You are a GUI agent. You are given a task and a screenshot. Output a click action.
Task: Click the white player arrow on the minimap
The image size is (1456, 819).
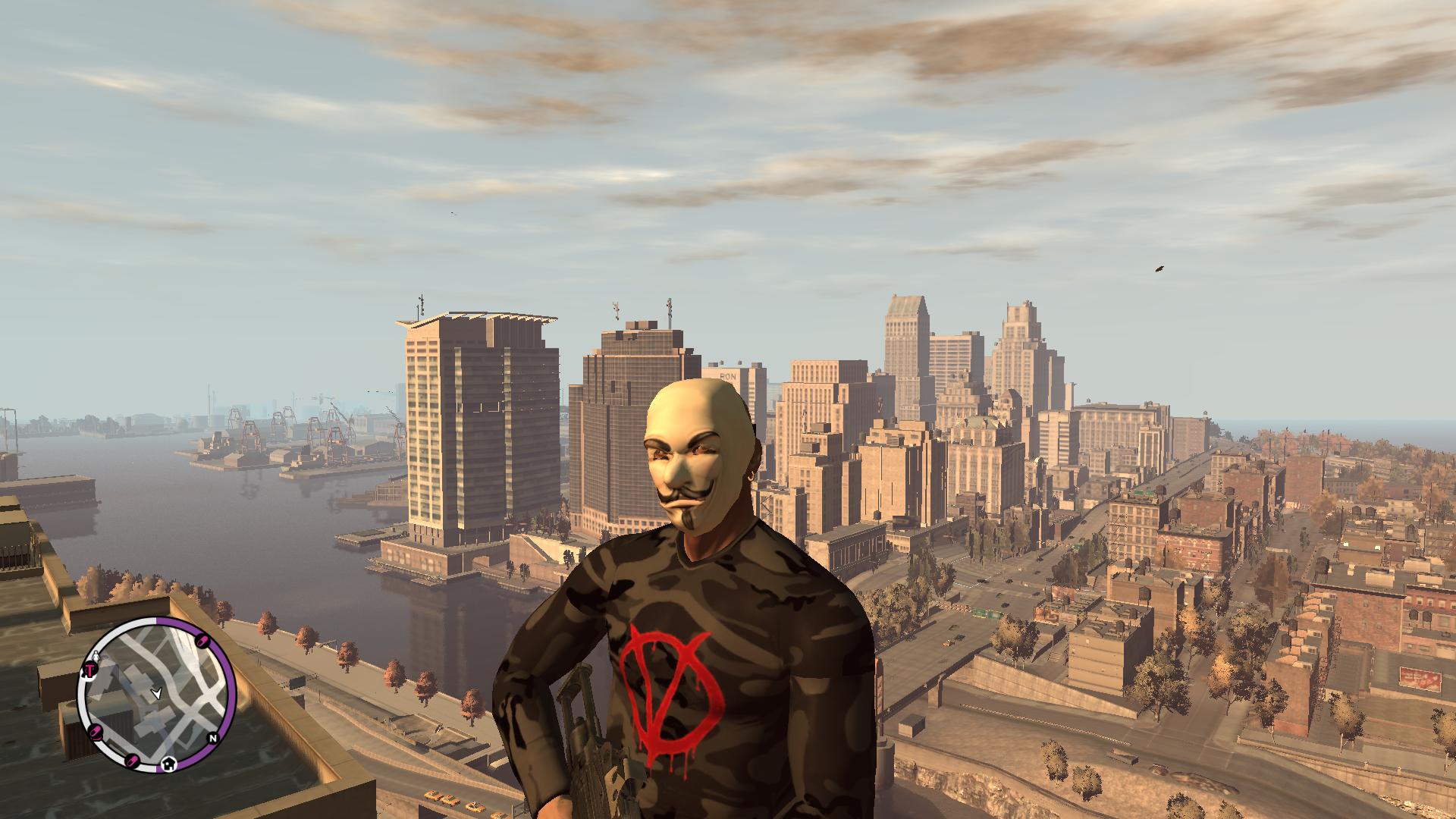coord(157,692)
